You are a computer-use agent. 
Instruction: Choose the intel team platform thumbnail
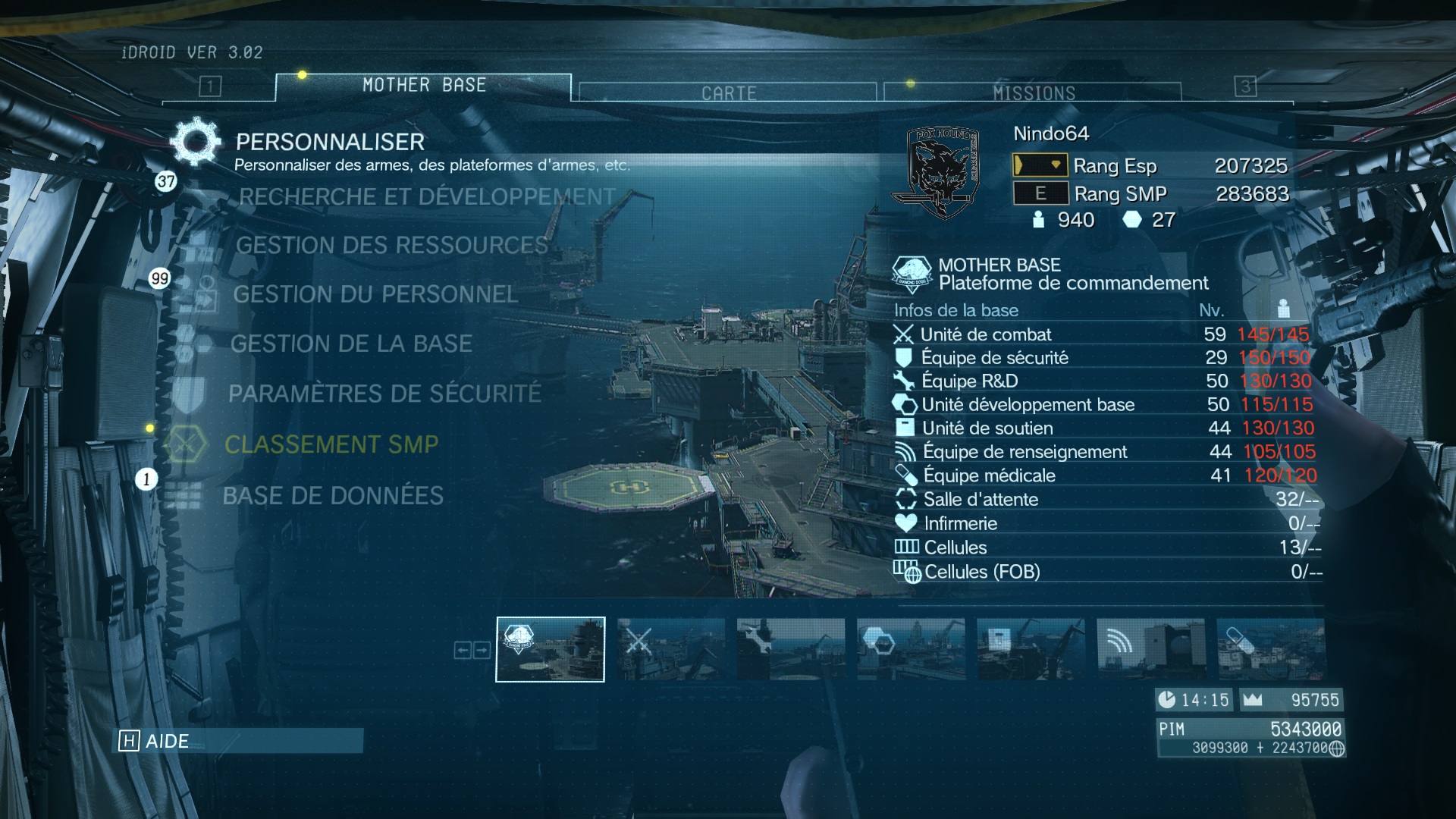pyautogui.click(x=1150, y=649)
